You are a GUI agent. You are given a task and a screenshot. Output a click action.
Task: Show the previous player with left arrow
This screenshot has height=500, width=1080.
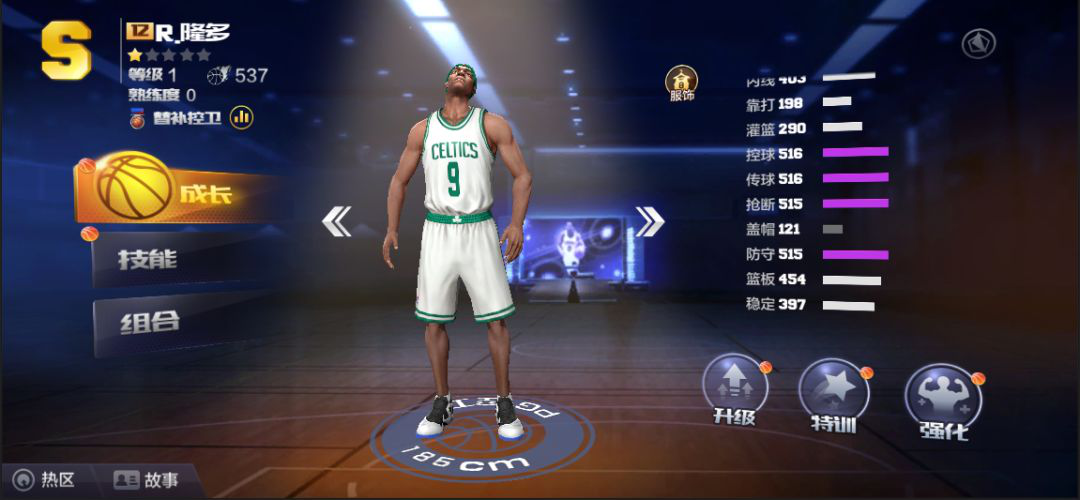click(x=337, y=221)
